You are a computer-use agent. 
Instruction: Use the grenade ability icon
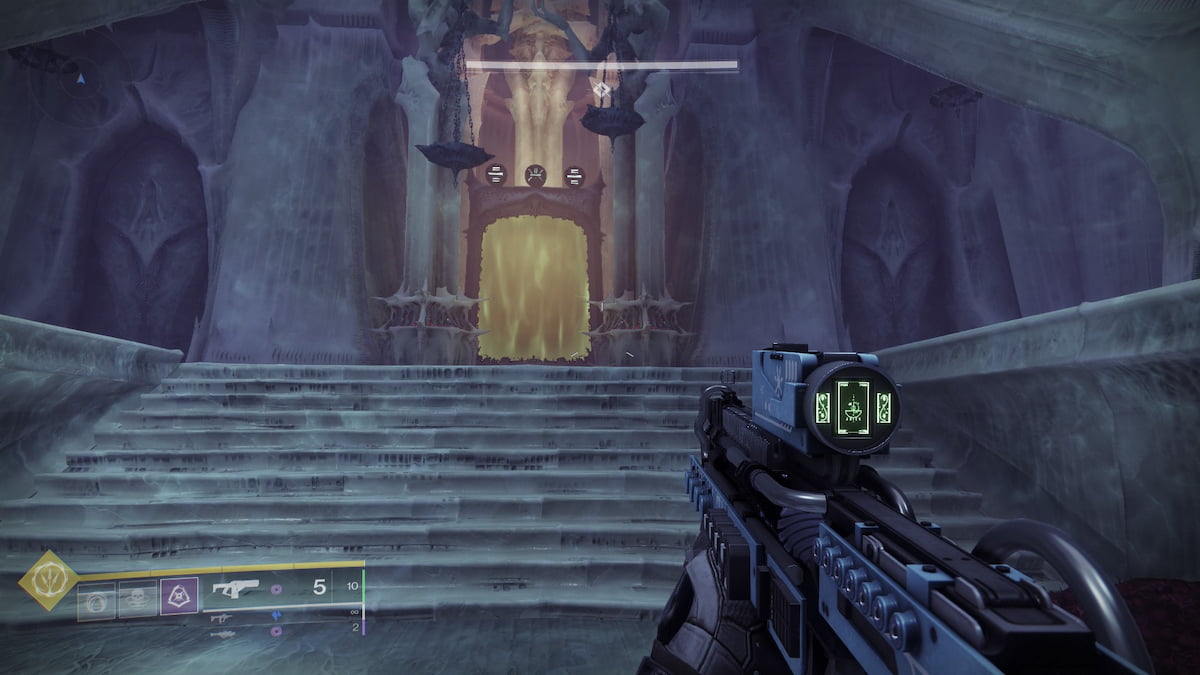coord(96,601)
